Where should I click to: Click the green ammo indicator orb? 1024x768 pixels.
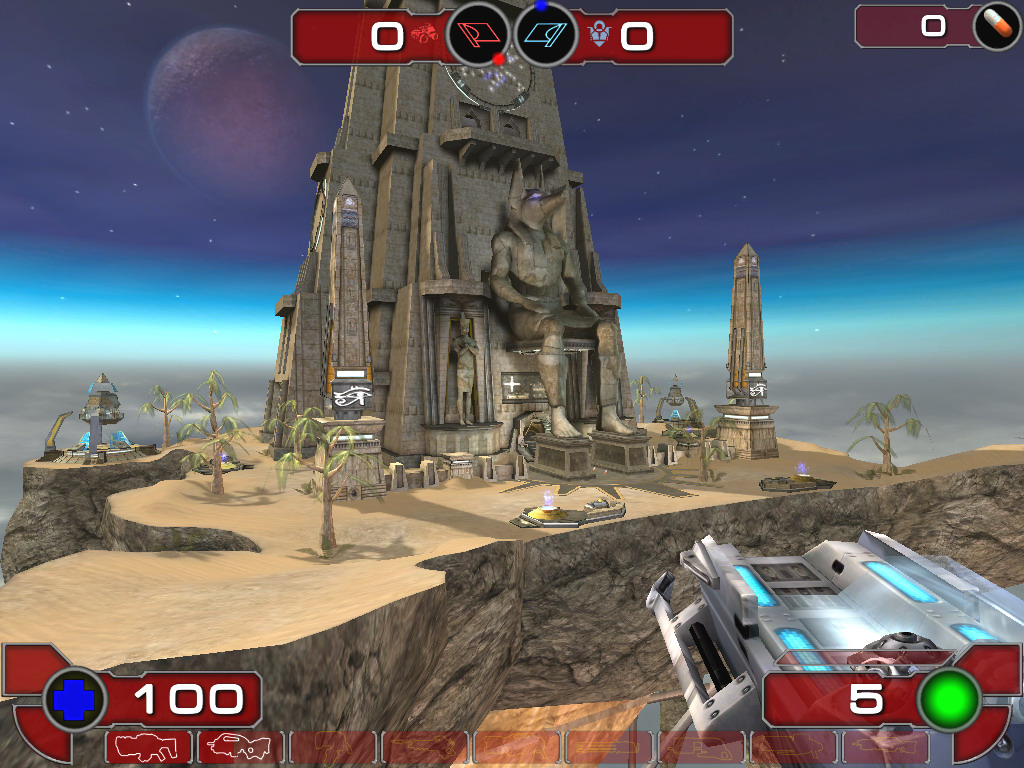pyautogui.click(x=948, y=700)
